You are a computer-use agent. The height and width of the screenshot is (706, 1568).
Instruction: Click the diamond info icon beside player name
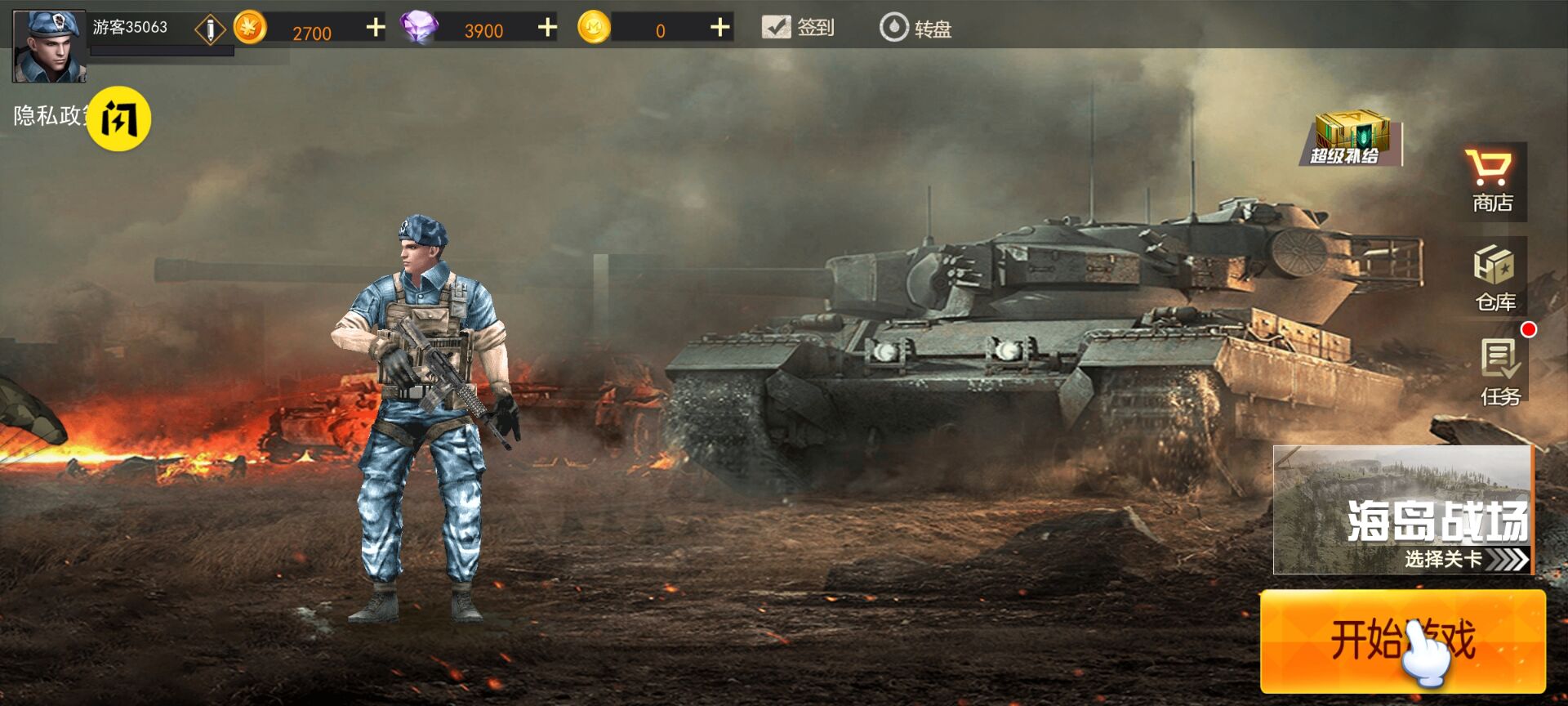[x=210, y=30]
